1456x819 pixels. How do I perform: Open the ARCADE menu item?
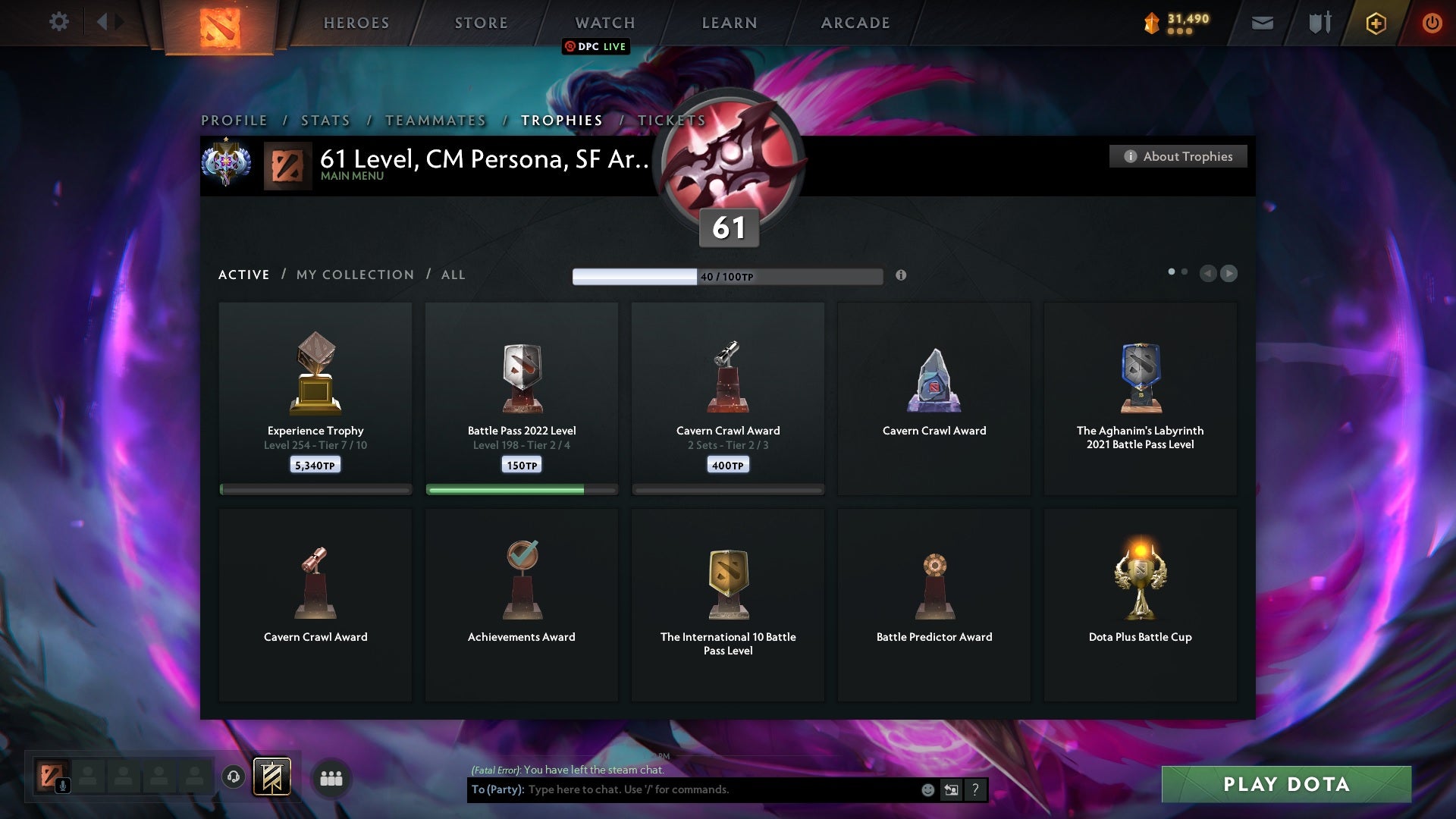[x=854, y=23]
